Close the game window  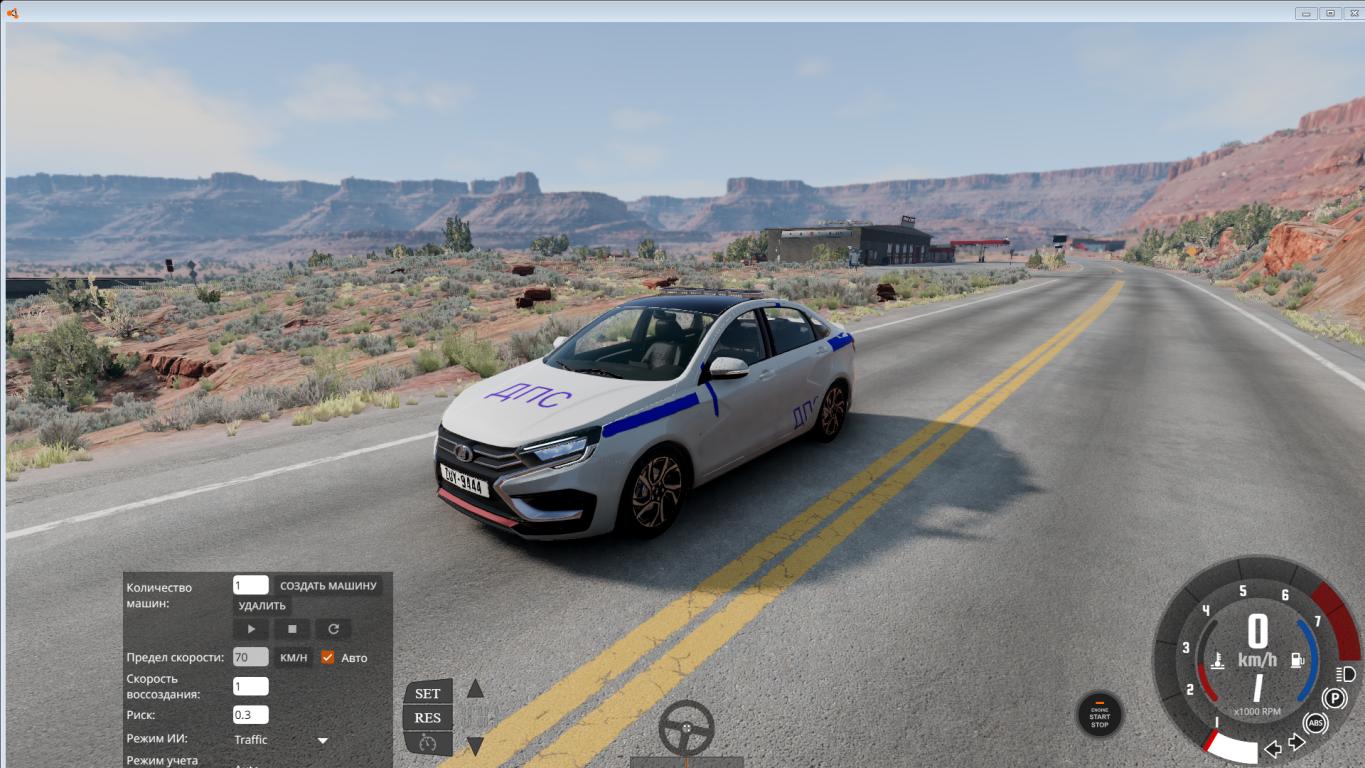1352,13
